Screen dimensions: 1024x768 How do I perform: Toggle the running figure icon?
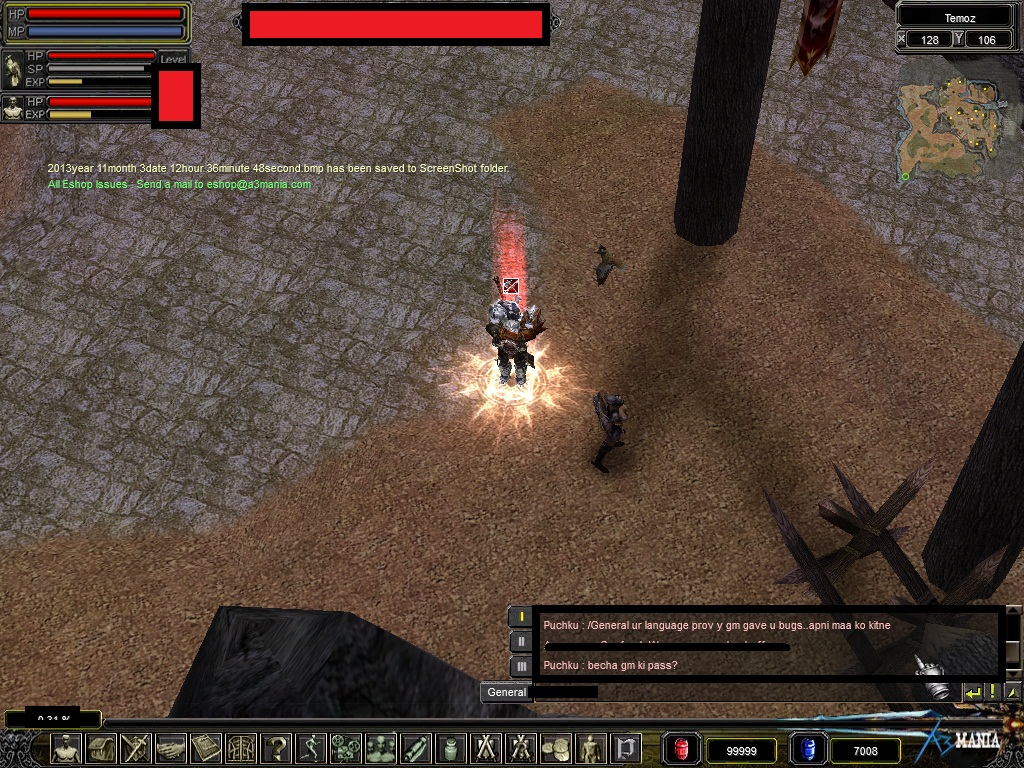pyautogui.click(x=311, y=748)
